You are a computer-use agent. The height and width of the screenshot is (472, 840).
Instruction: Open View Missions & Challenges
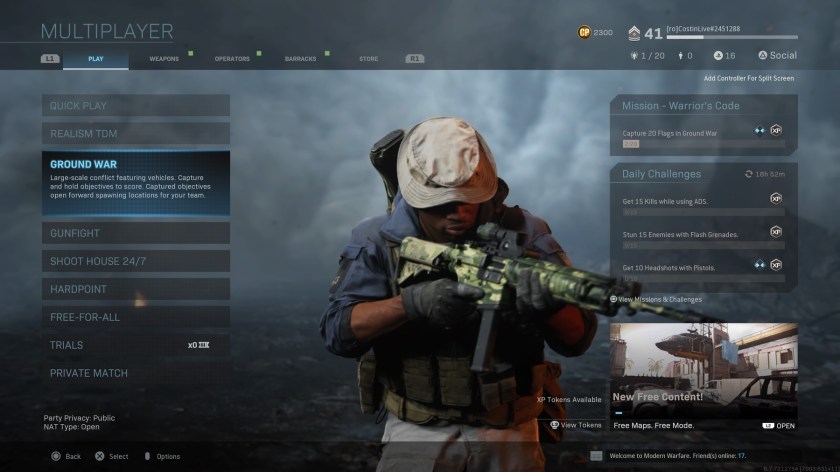[x=659, y=299]
